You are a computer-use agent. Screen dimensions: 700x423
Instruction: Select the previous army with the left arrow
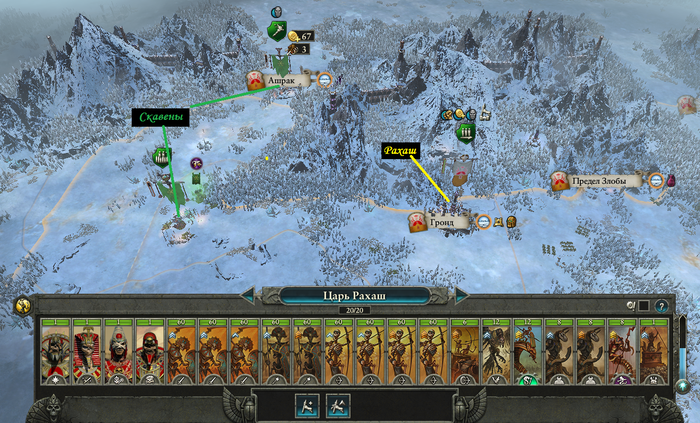pyautogui.click(x=247, y=295)
